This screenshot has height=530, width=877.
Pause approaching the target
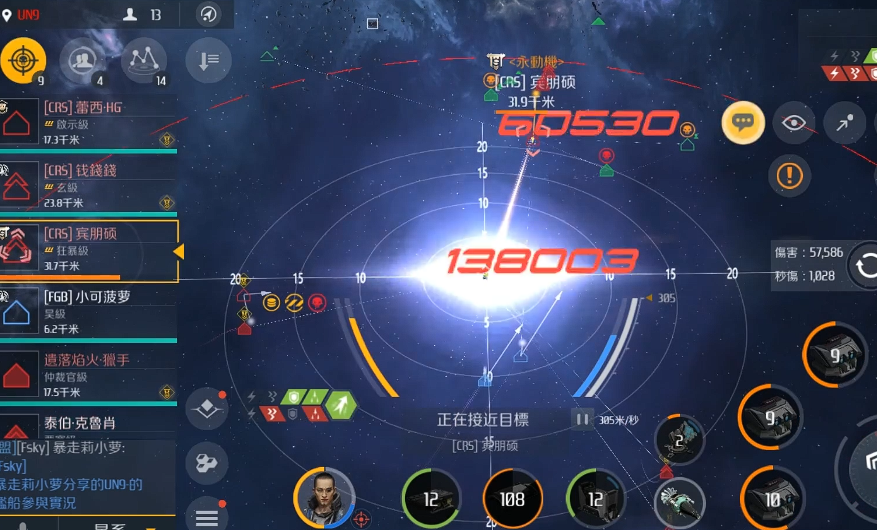[x=582, y=419]
